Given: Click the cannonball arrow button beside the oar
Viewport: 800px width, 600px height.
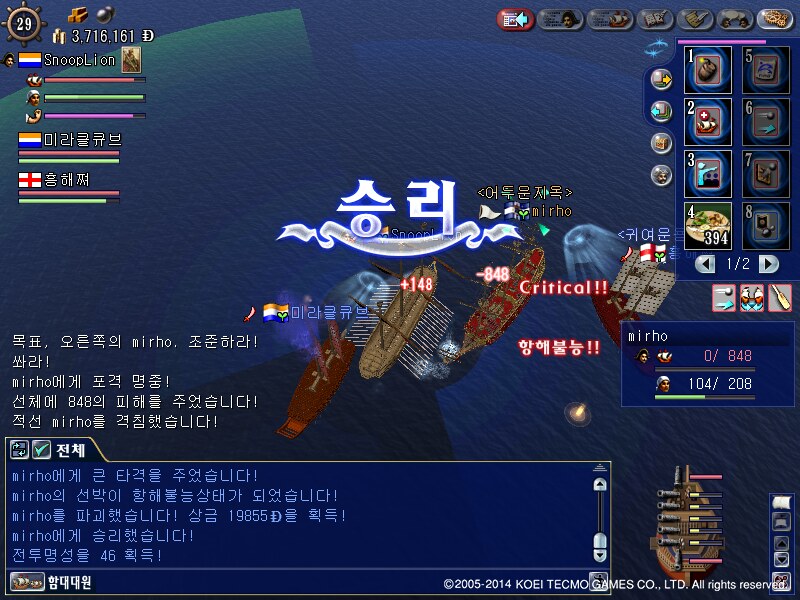Looking at the screenshot, I should 724,298.
